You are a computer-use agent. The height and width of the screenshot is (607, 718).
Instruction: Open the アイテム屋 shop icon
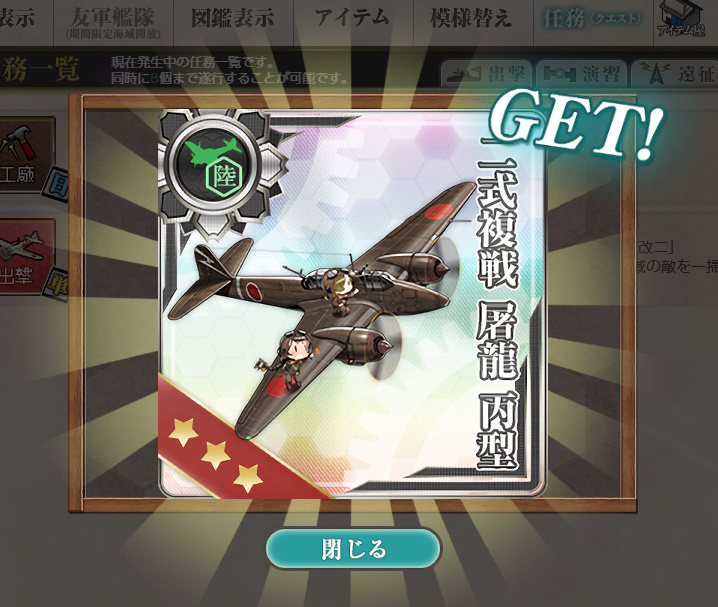(685, 21)
